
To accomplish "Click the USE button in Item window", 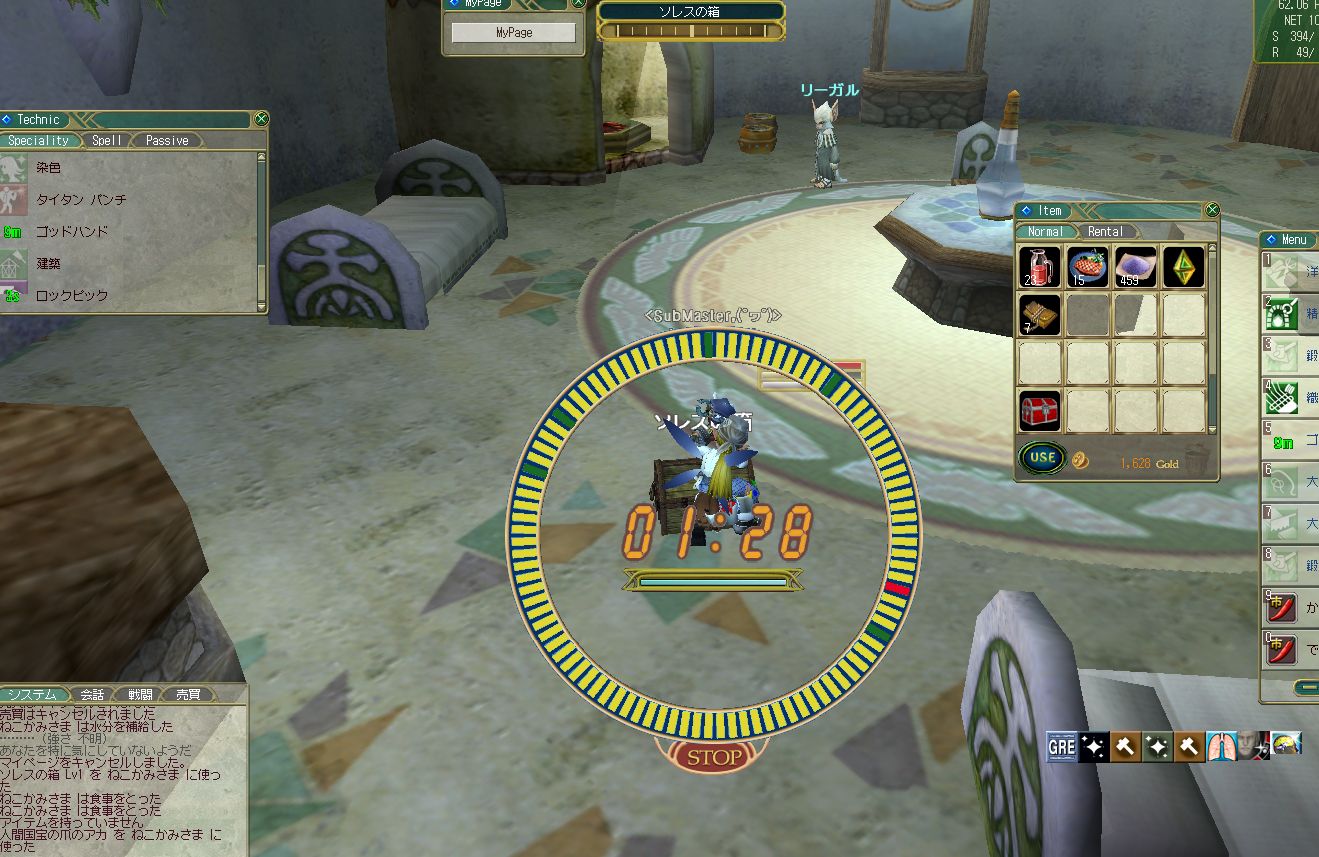I will click(x=1042, y=458).
